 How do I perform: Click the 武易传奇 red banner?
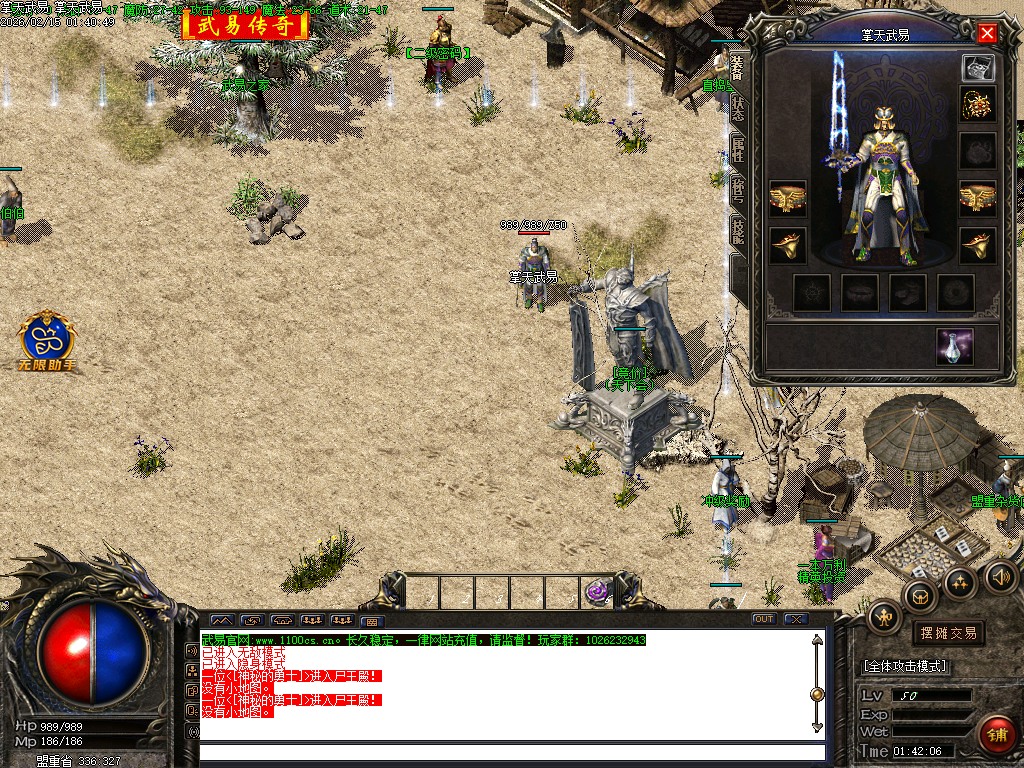pos(245,25)
